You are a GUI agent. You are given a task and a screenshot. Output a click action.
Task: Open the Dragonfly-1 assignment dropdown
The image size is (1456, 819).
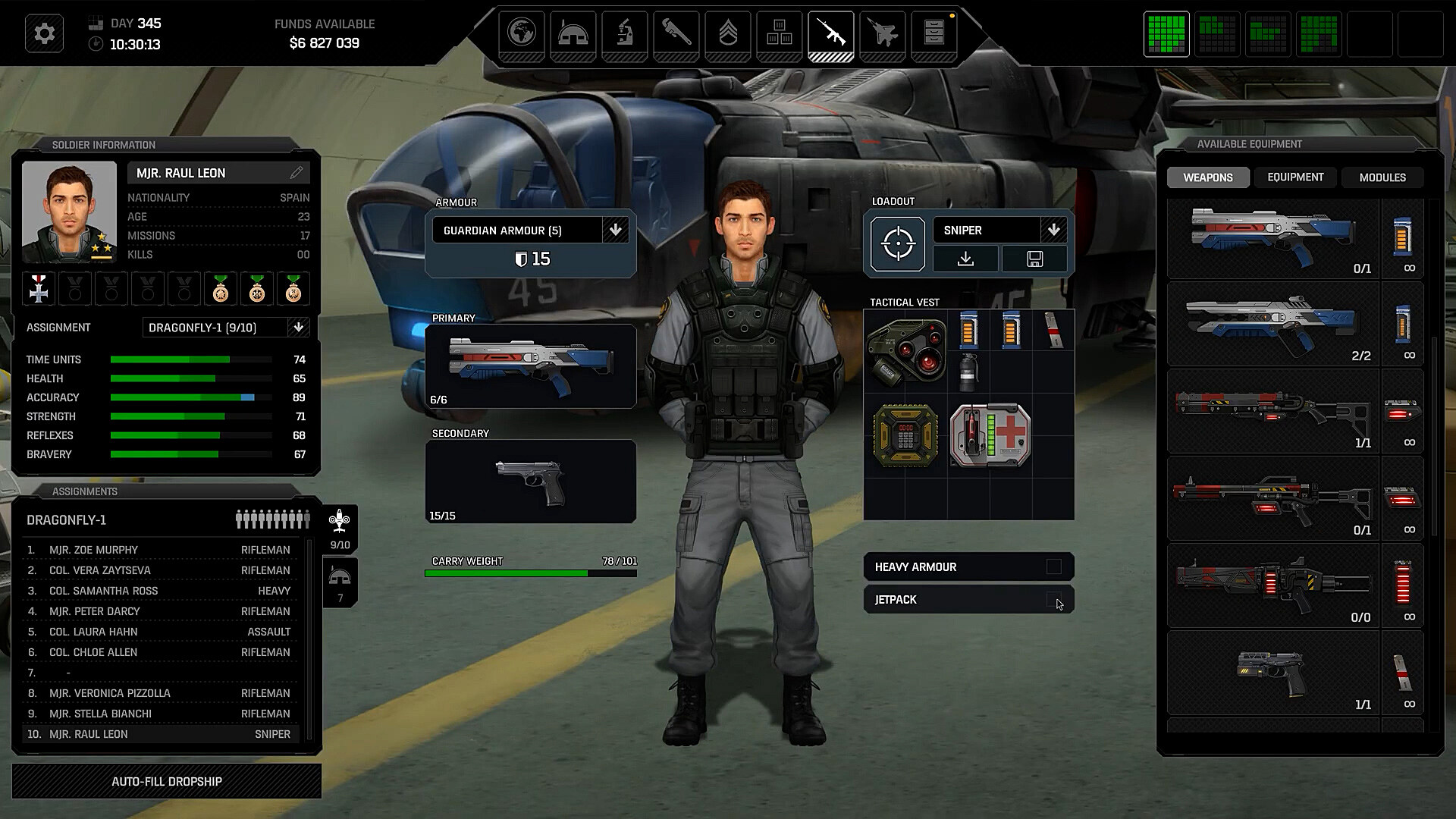coord(299,328)
